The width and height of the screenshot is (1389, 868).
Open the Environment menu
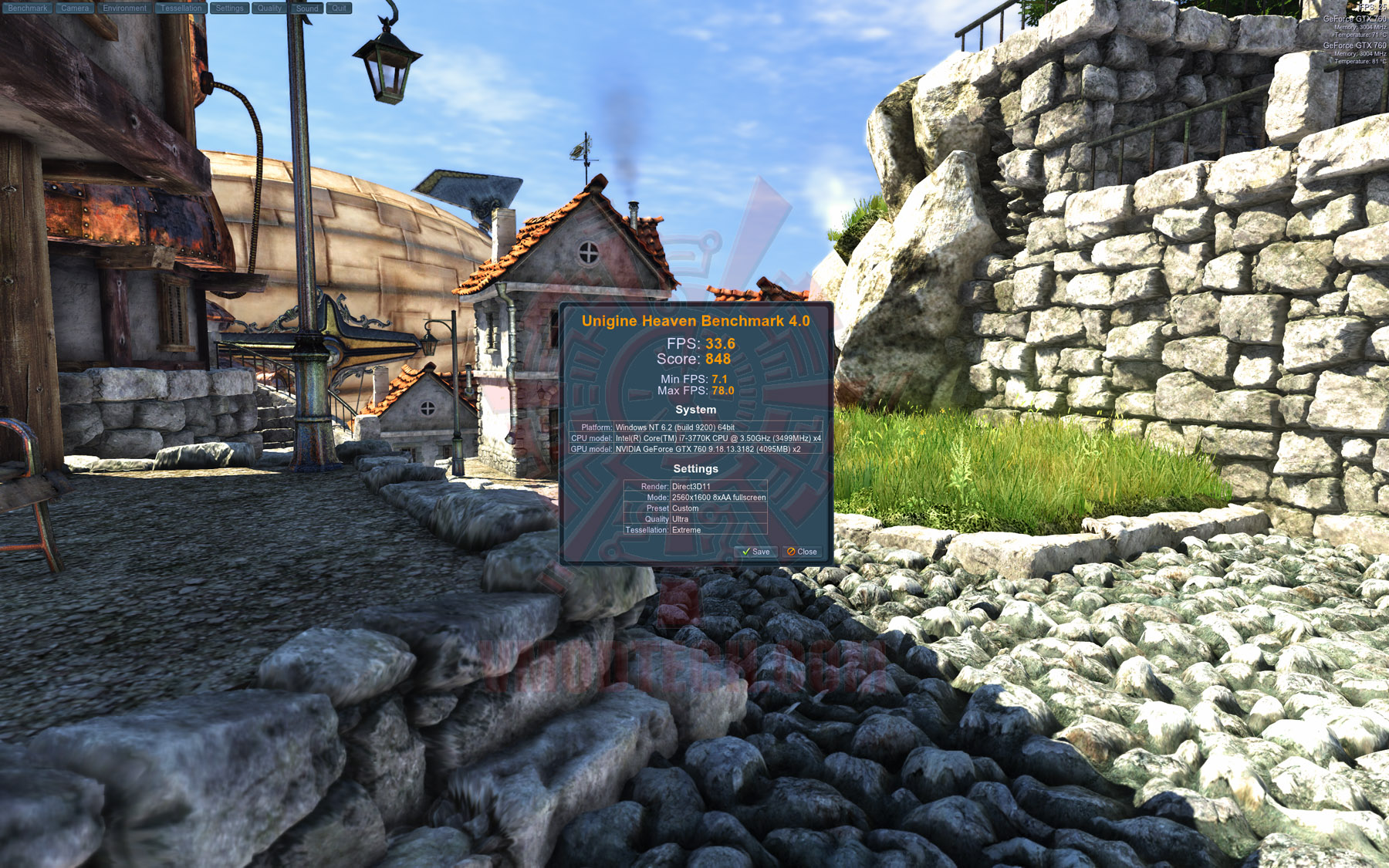tap(124, 8)
